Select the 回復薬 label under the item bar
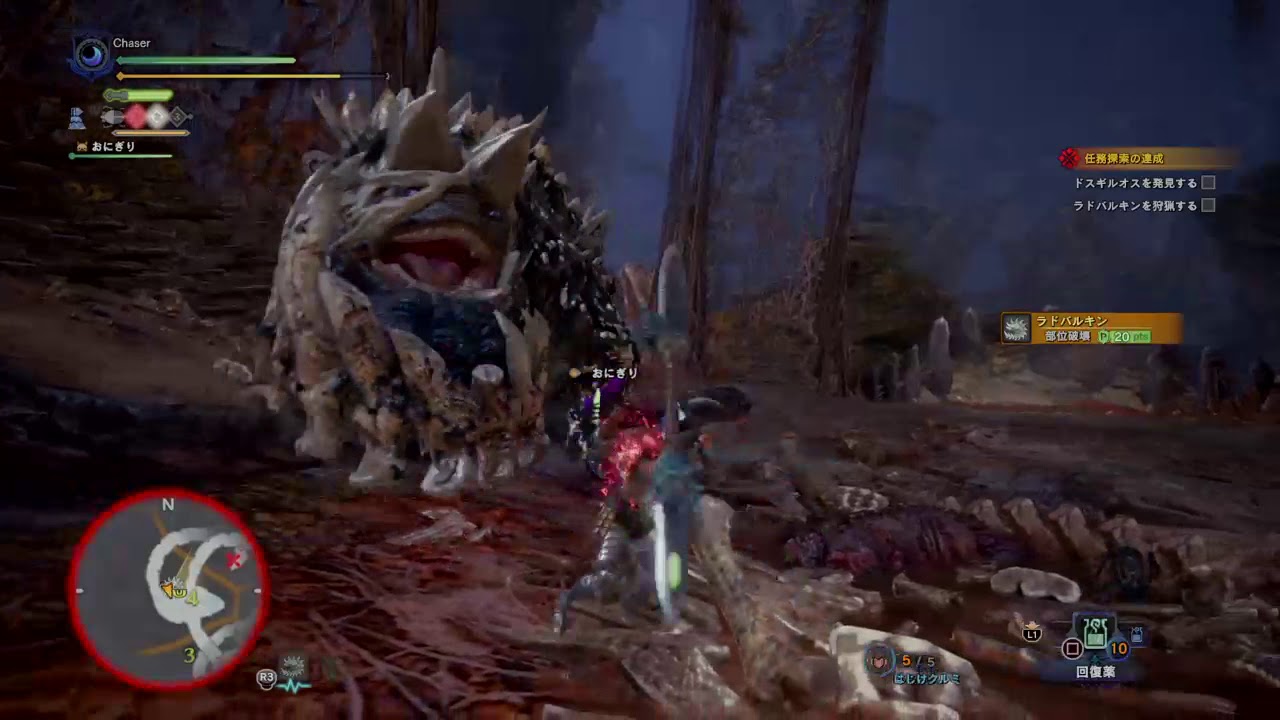This screenshot has height=720, width=1280. 1095,670
